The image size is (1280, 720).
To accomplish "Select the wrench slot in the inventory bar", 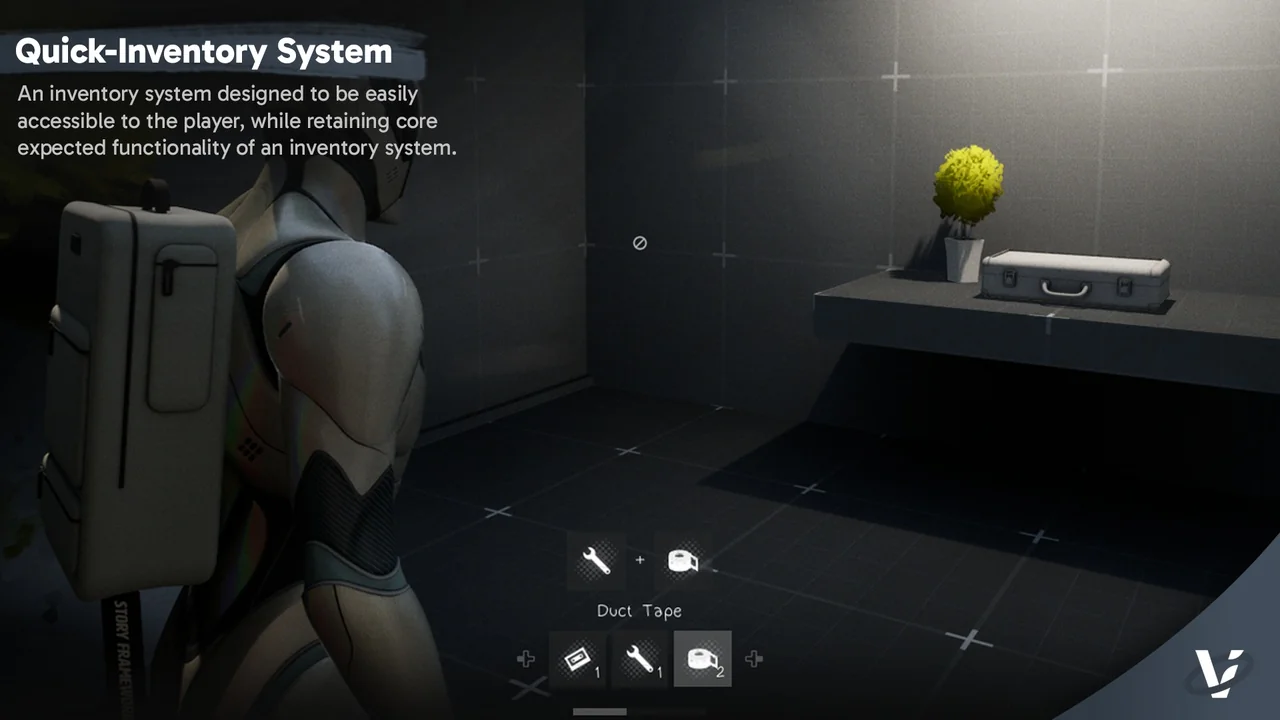I will (640, 659).
